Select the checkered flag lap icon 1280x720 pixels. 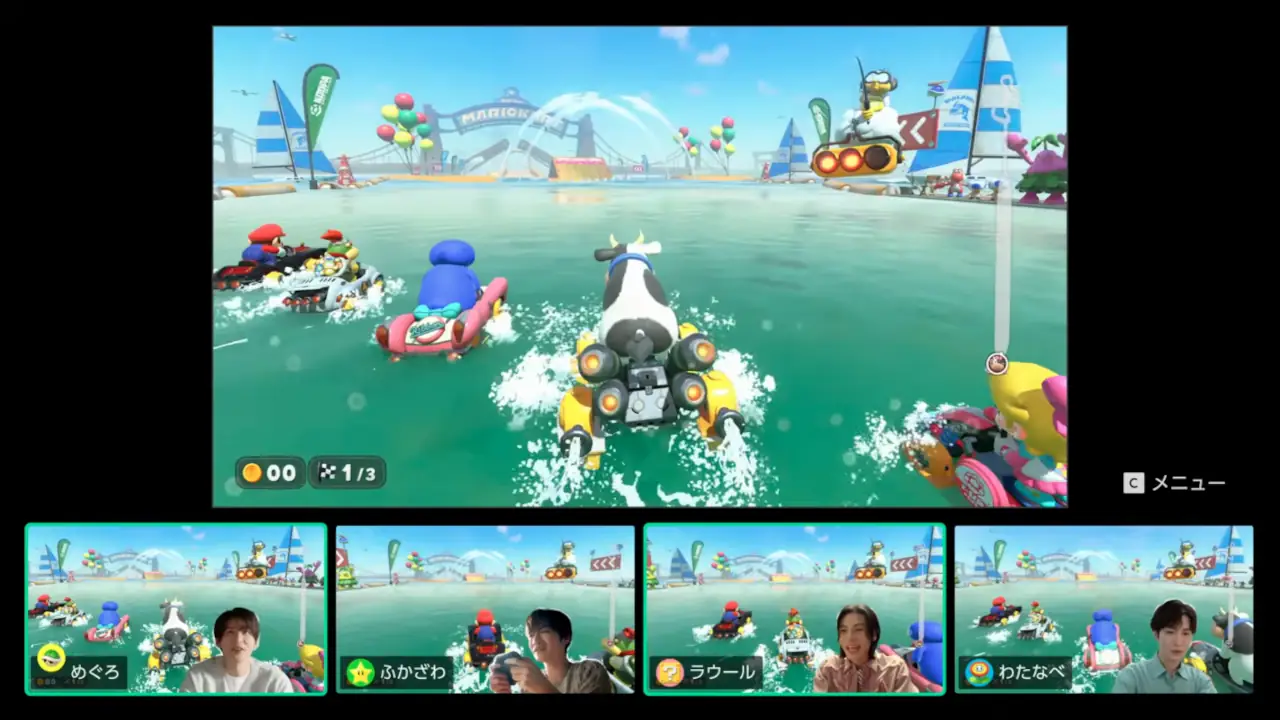(x=327, y=472)
